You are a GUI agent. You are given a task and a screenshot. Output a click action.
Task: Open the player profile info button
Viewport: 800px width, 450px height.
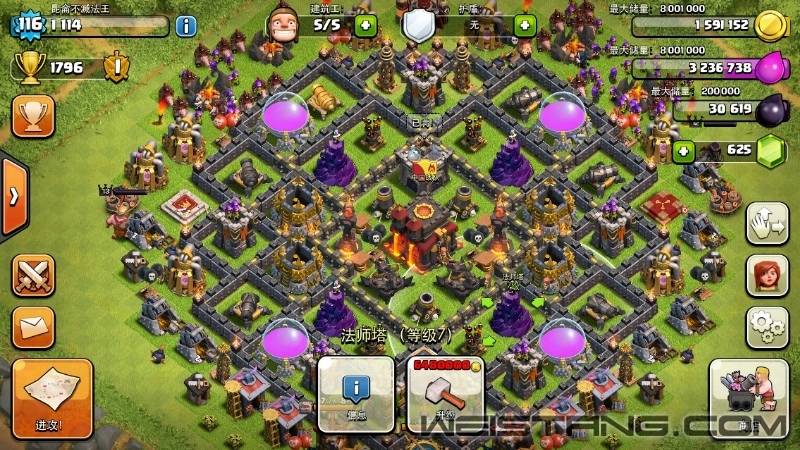[x=186, y=26]
